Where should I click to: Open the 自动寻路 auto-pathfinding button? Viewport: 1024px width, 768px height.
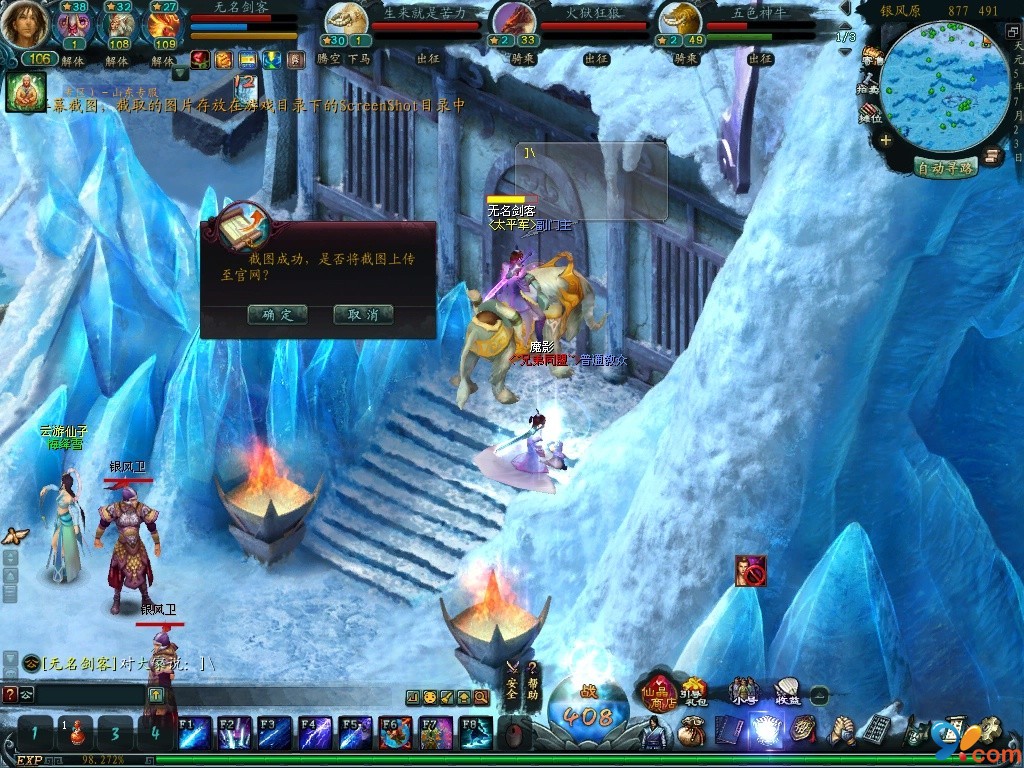[946, 168]
